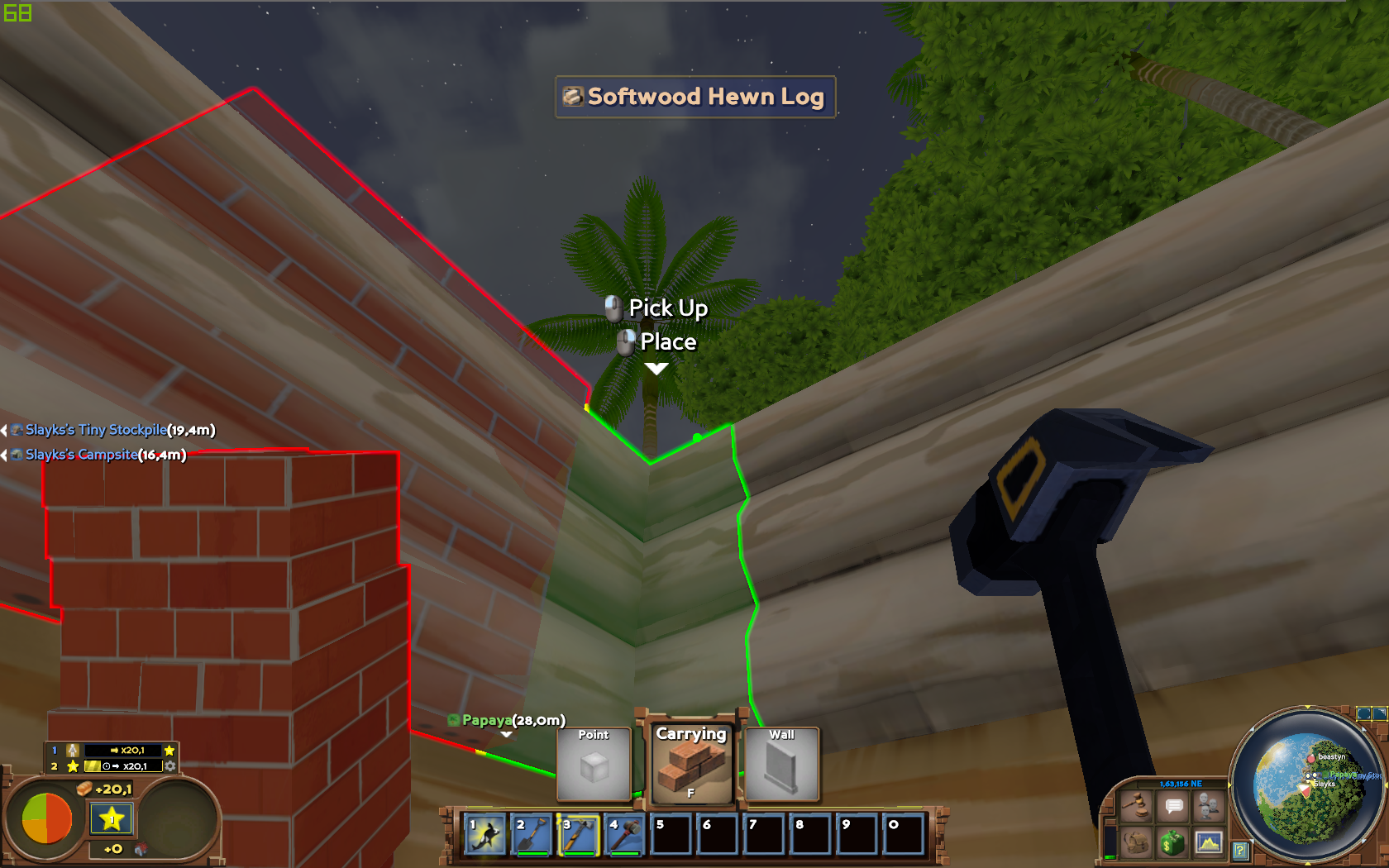Open the chat message panel
This screenshot has height=868, width=1389.
coord(1173,804)
